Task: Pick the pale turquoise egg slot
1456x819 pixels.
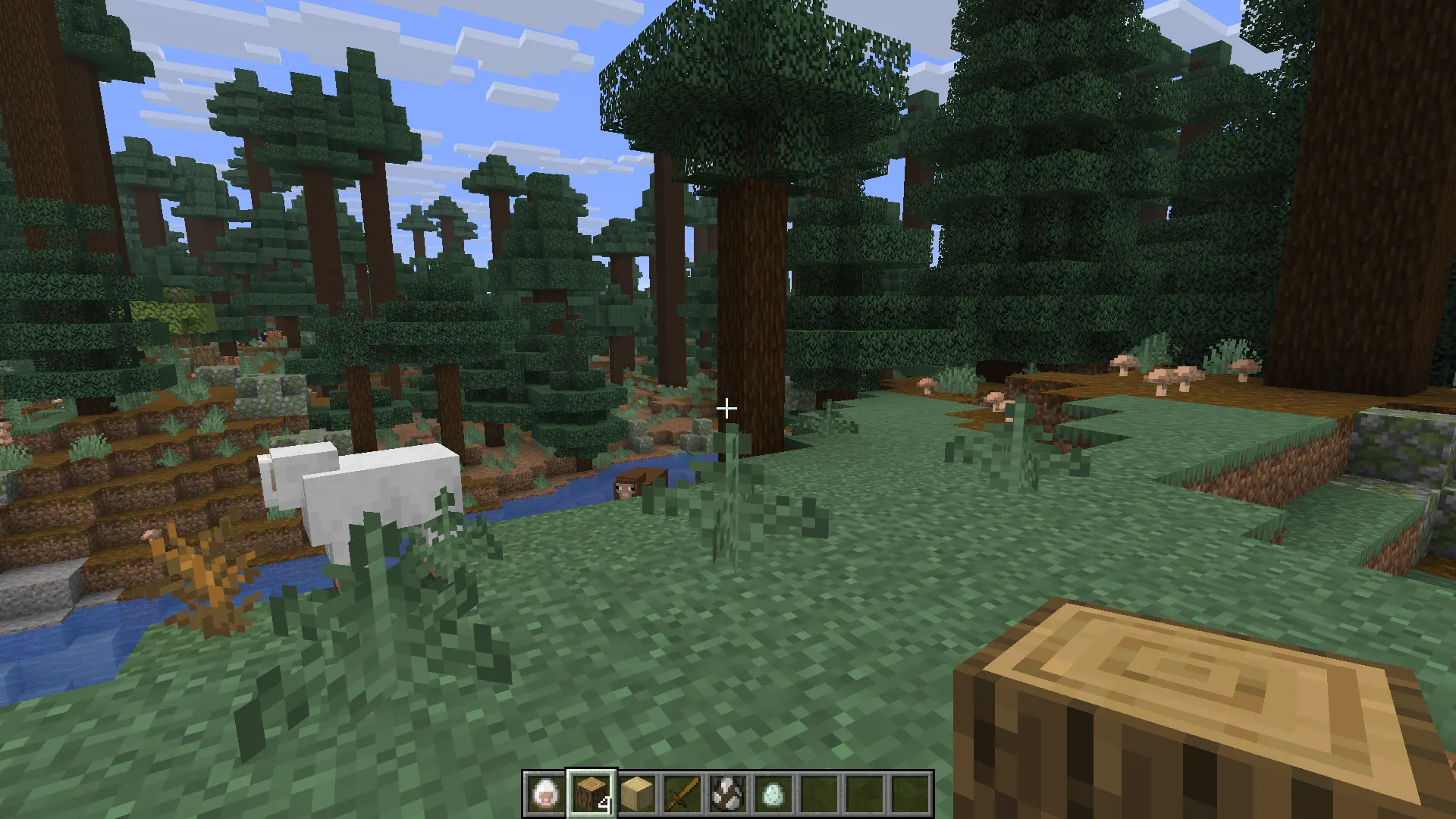Action: click(x=773, y=794)
